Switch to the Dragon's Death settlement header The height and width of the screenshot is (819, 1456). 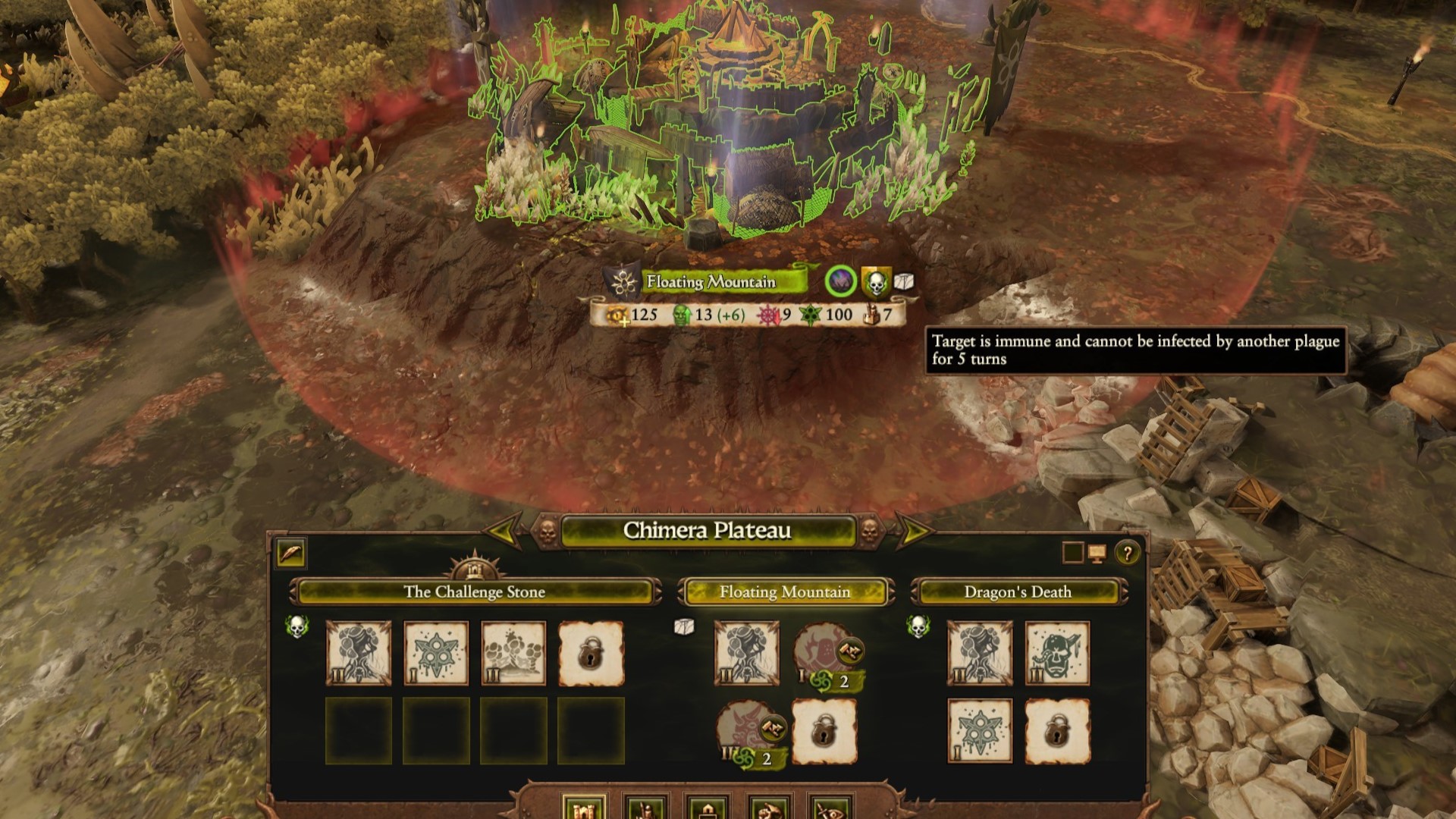pyautogui.click(x=1015, y=592)
